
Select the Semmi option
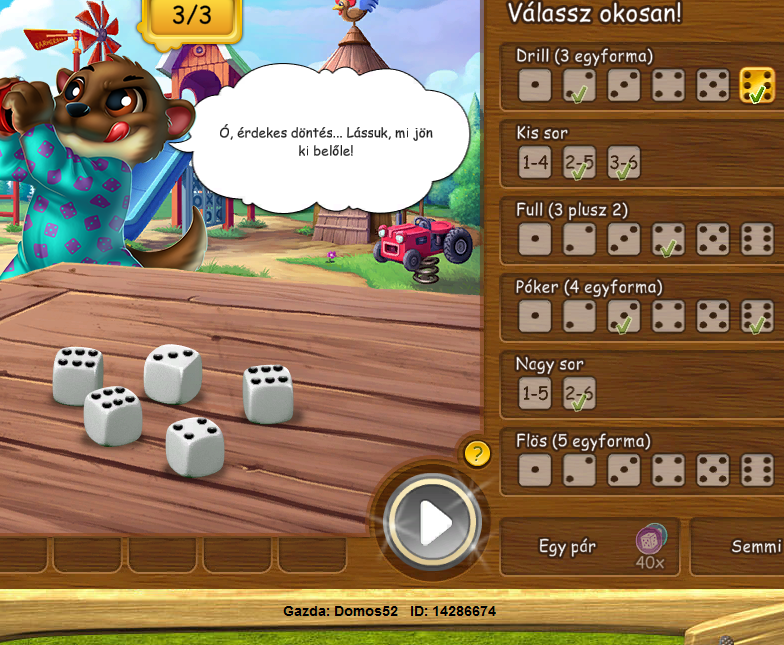[x=750, y=547]
